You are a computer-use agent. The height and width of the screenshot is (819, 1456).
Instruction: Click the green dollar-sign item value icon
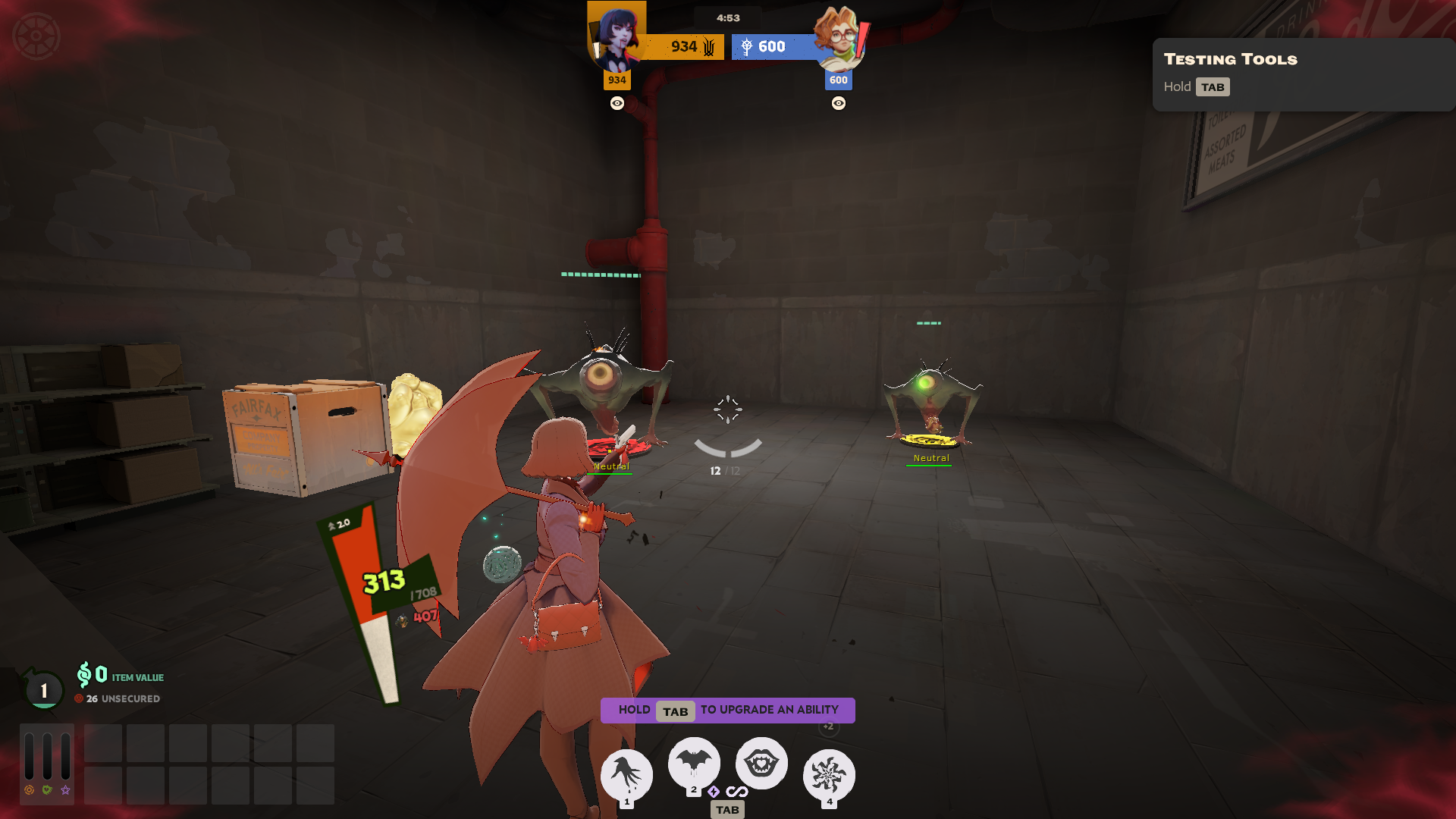[x=83, y=675]
